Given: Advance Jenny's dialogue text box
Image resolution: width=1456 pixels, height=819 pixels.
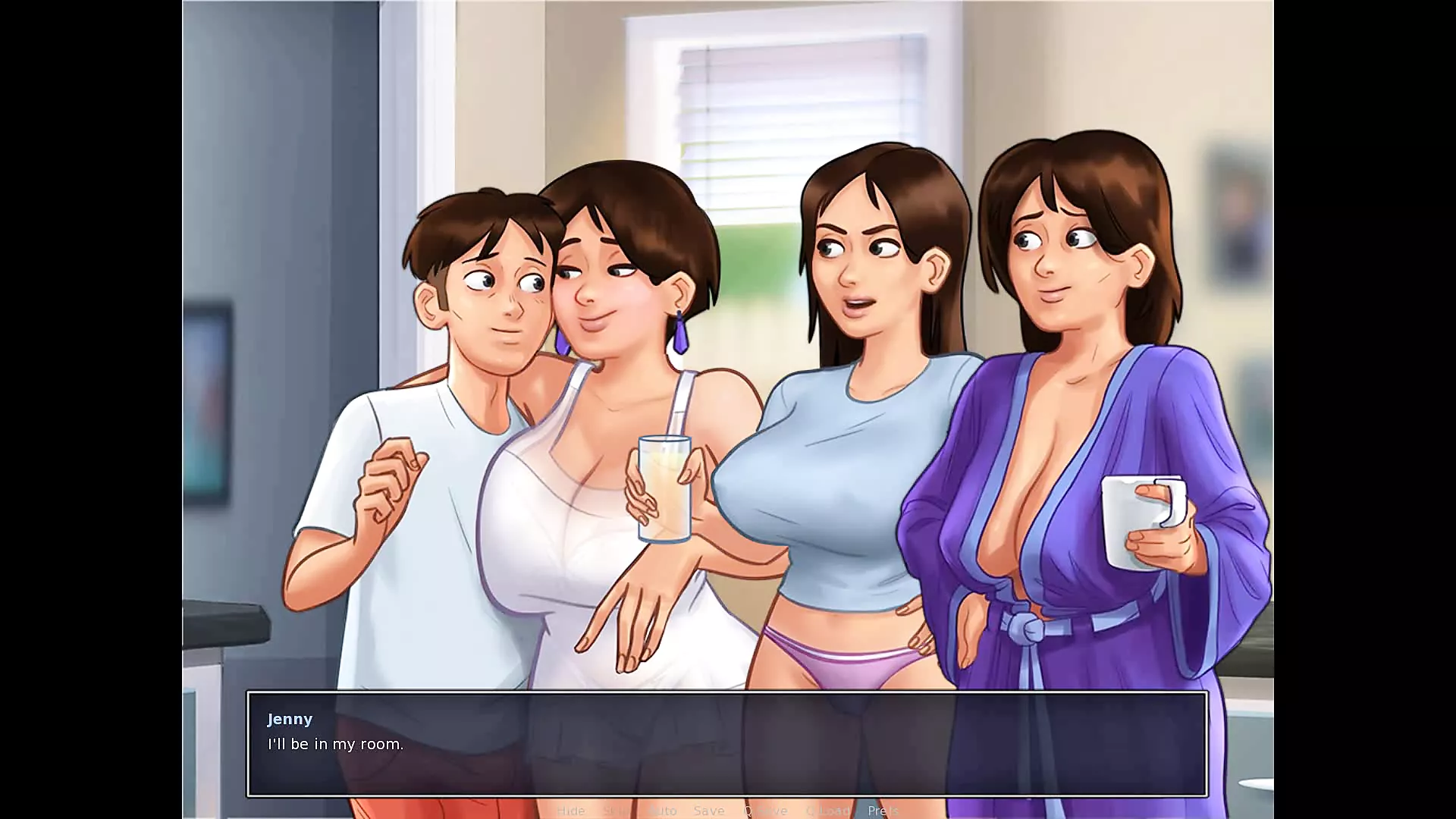Looking at the screenshot, I should [726, 744].
